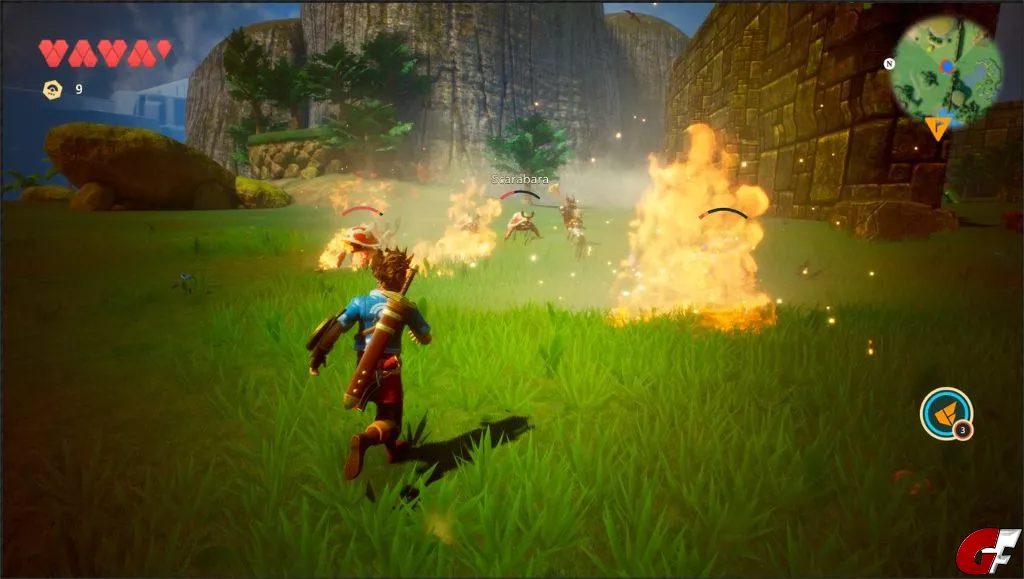Click the orange objective marker below minimap
The height and width of the screenshot is (579, 1024).
tap(937, 128)
